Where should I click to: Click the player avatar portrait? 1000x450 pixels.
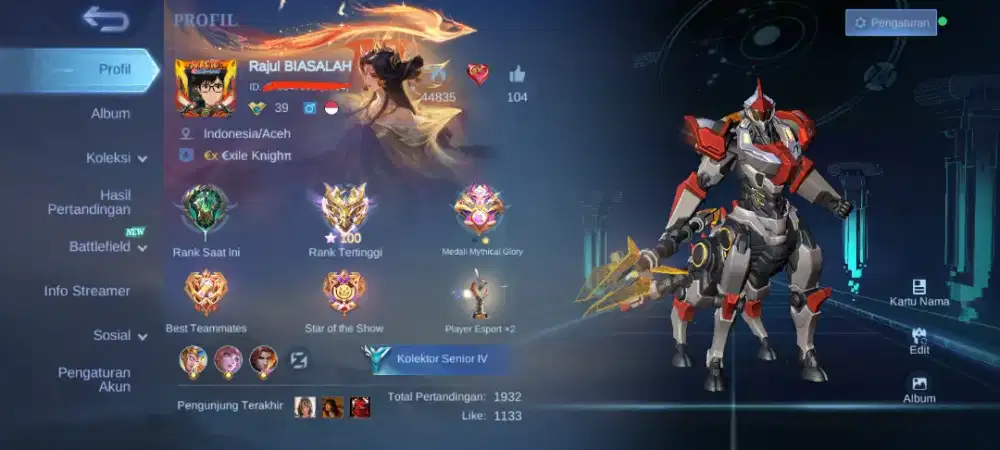click(x=205, y=87)
